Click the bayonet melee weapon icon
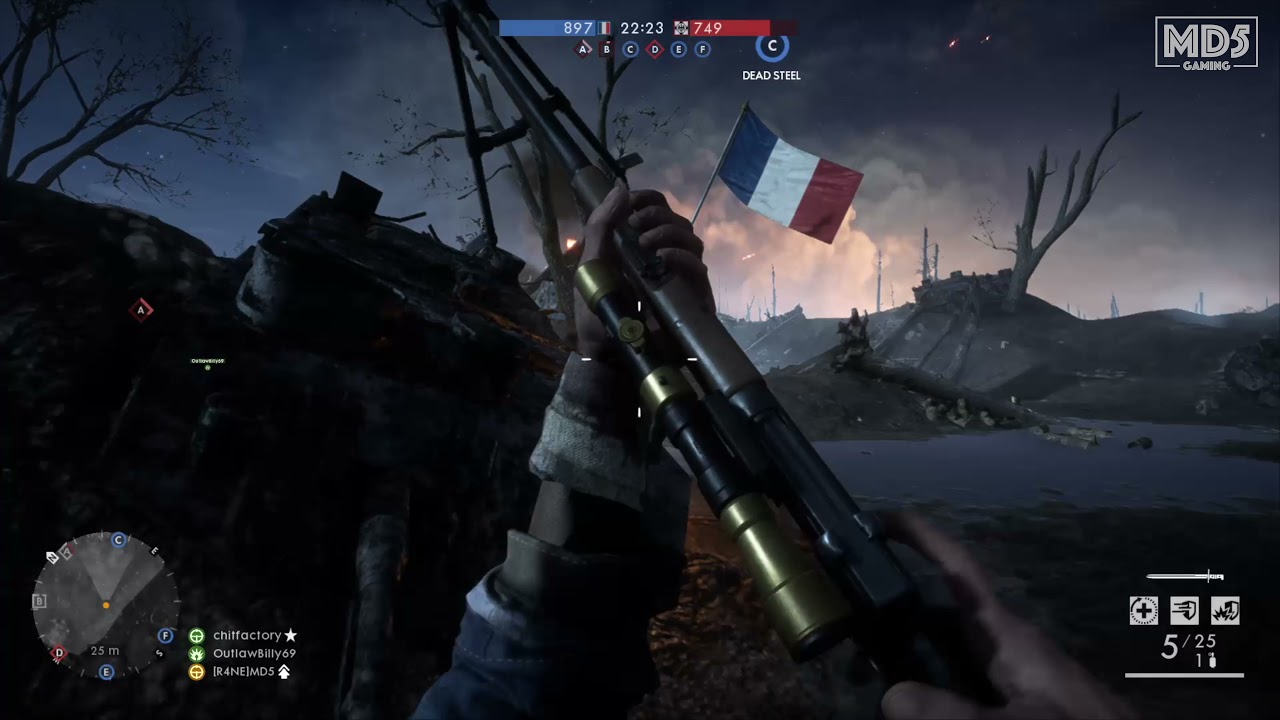1280x720 pixels. coord(1185,576)
